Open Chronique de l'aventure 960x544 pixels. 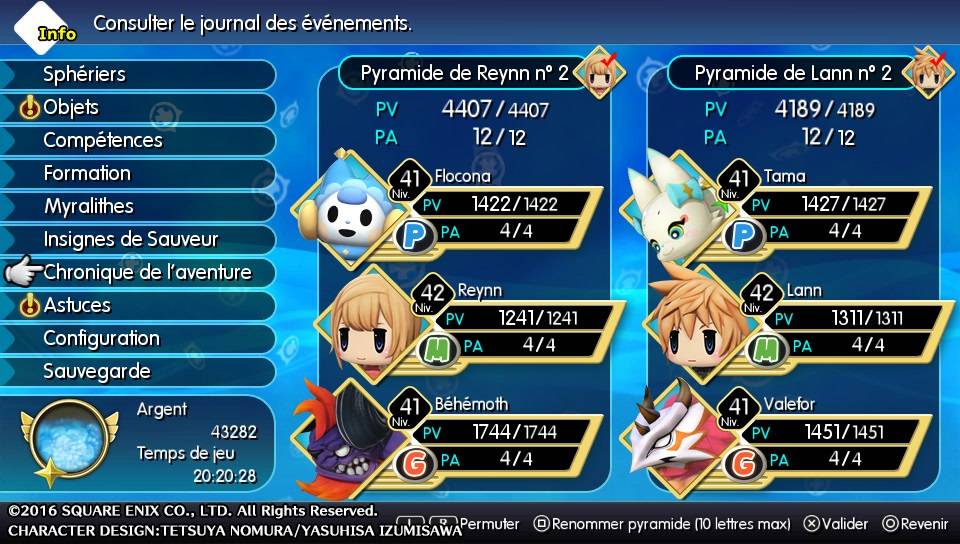147,272
